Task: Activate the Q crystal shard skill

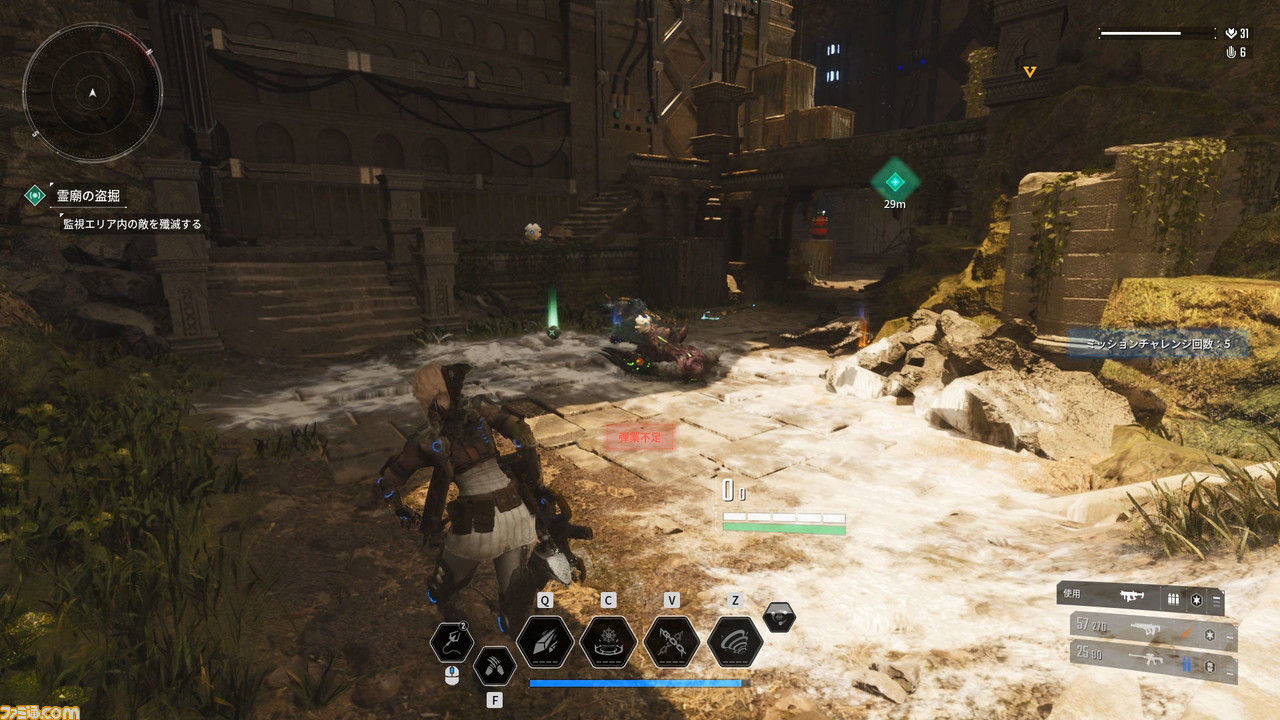Action: click(545, 641)
